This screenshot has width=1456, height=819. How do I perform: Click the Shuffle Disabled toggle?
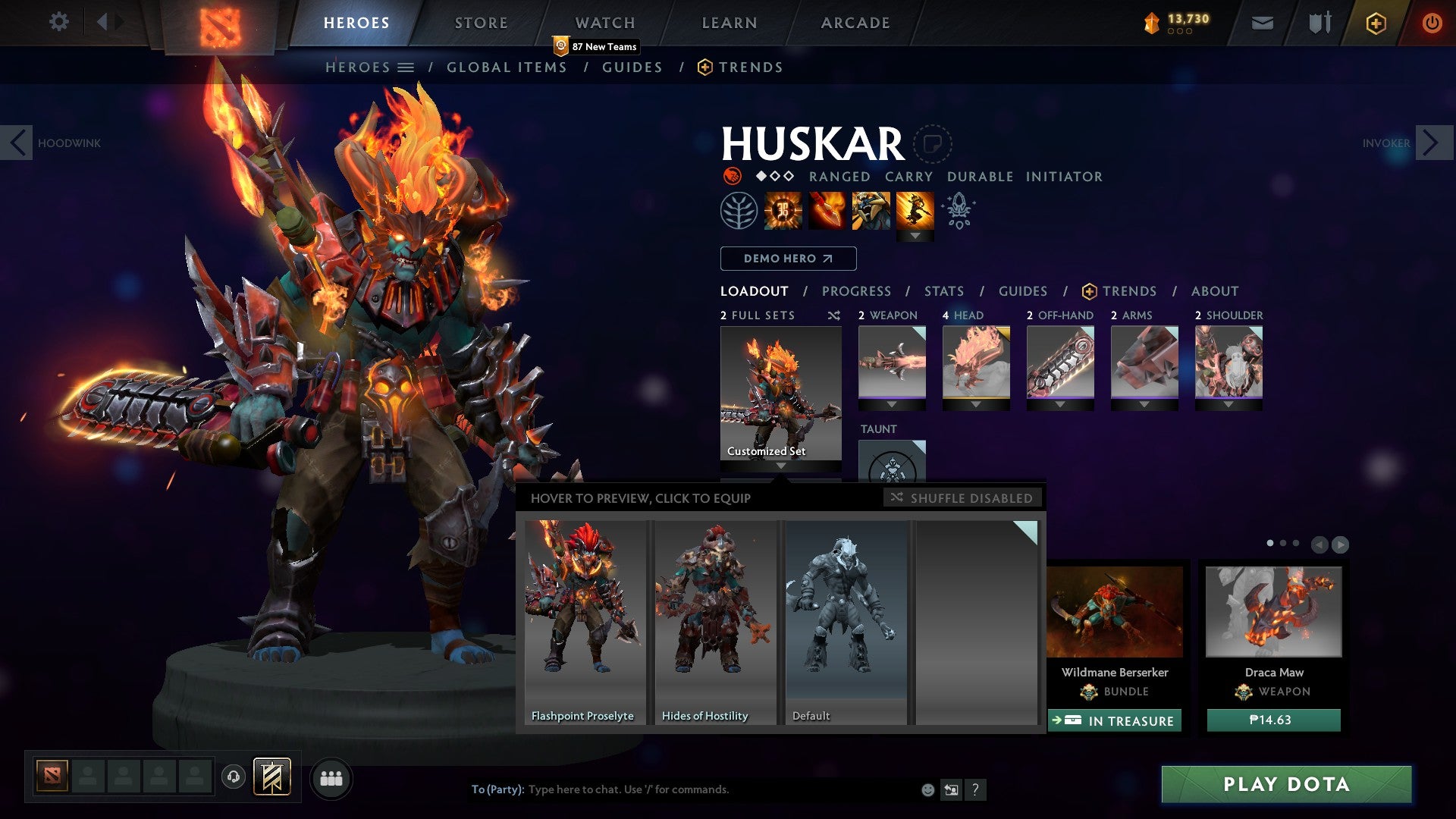tap(963, 498)
